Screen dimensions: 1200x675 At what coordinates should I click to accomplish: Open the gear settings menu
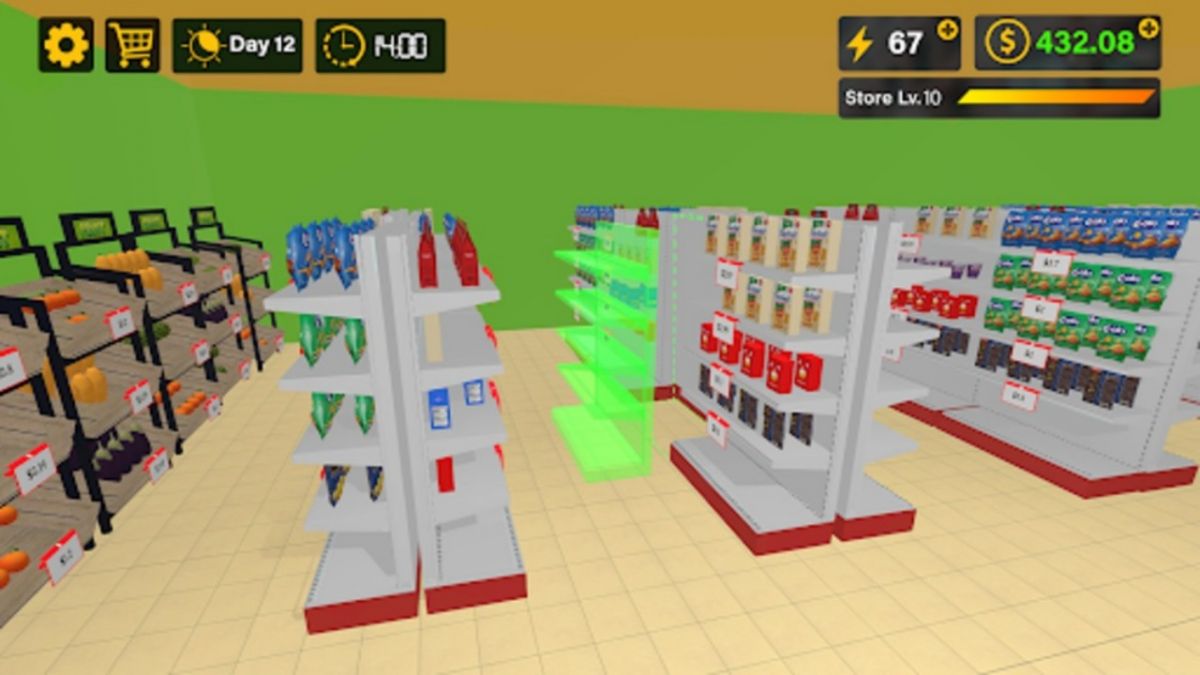66,45
